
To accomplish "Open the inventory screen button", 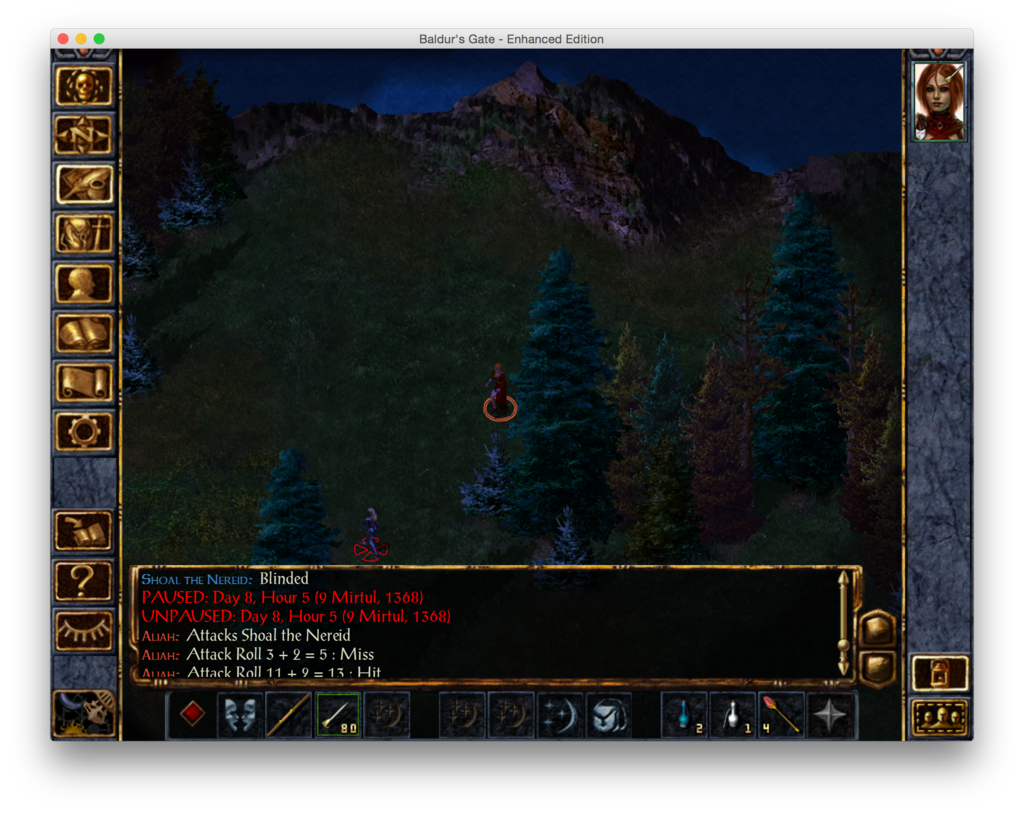I will coord(84,234).
